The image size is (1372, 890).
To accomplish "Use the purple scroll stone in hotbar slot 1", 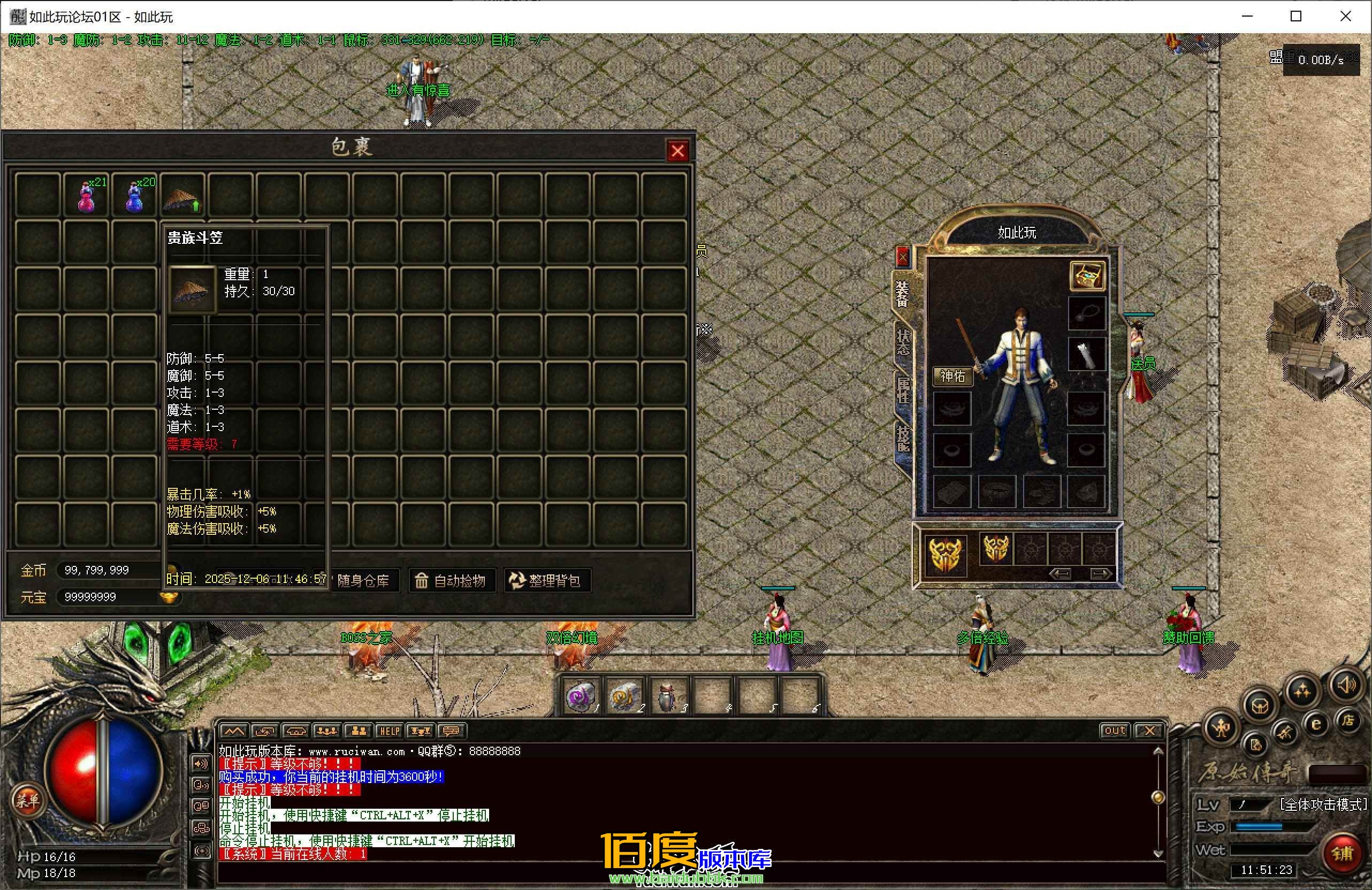I will [x=580, y=697].
